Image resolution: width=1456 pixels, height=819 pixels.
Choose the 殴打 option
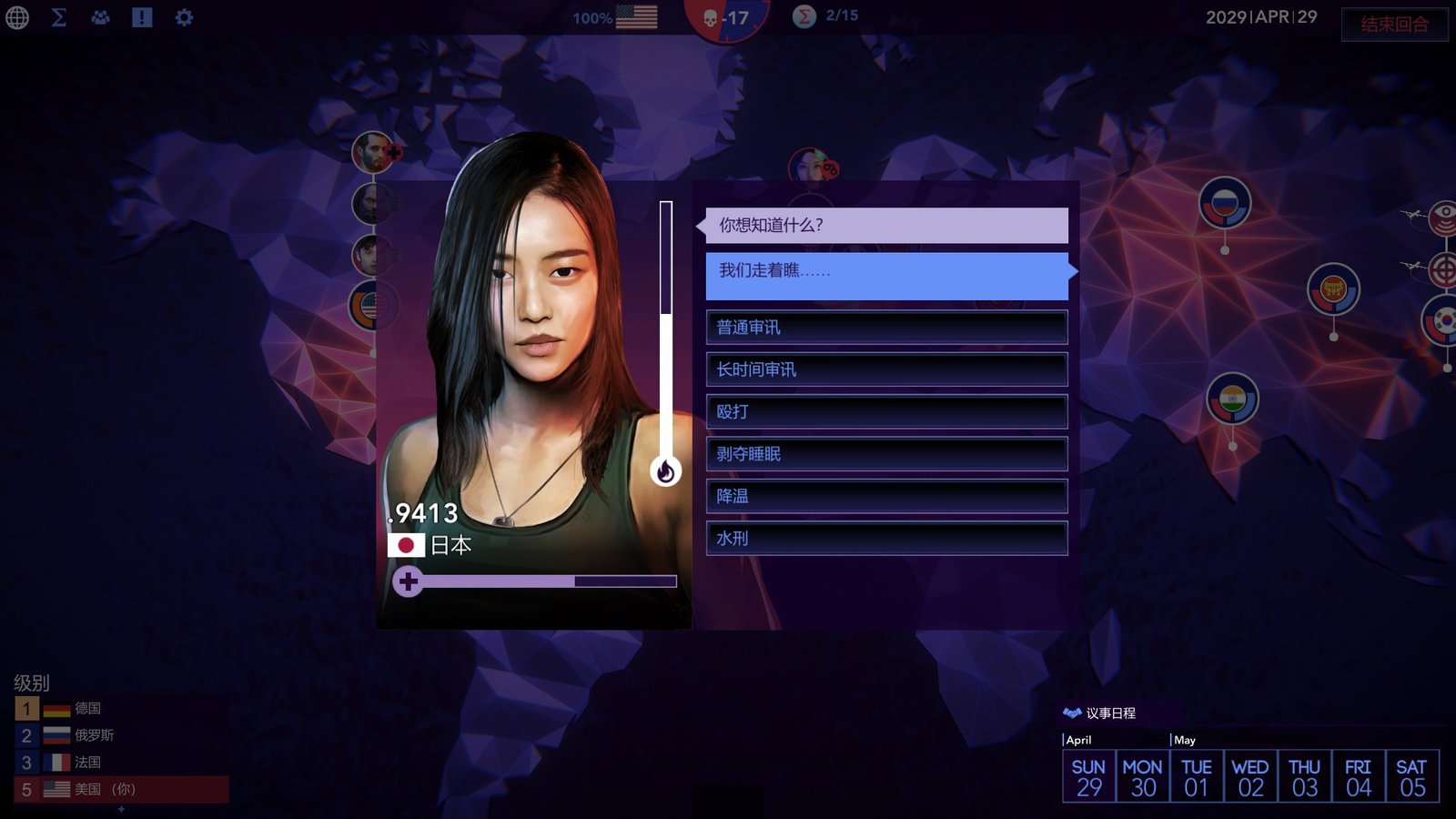(886, 411)
